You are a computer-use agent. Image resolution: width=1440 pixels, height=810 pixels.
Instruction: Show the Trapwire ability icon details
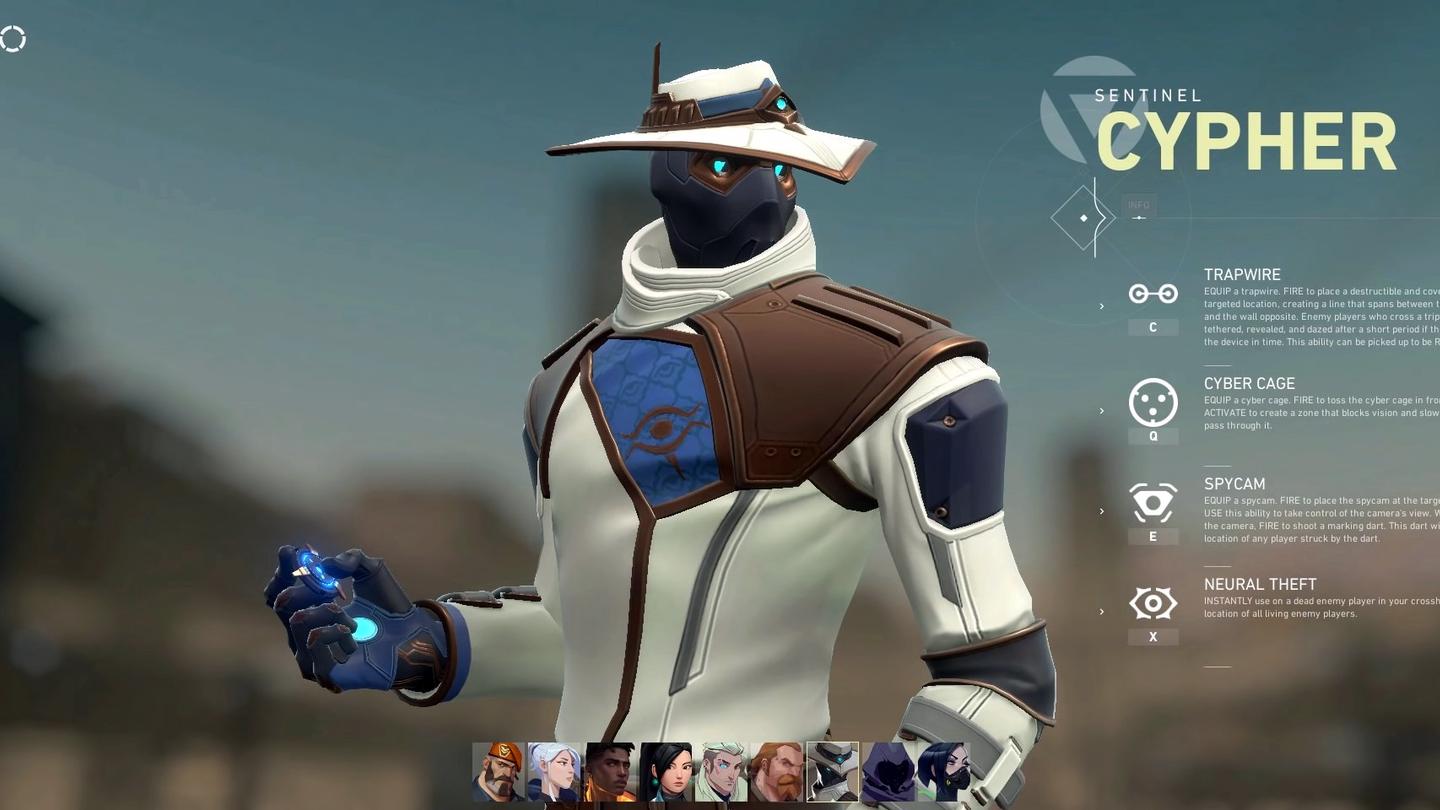tap(1153, 294)
